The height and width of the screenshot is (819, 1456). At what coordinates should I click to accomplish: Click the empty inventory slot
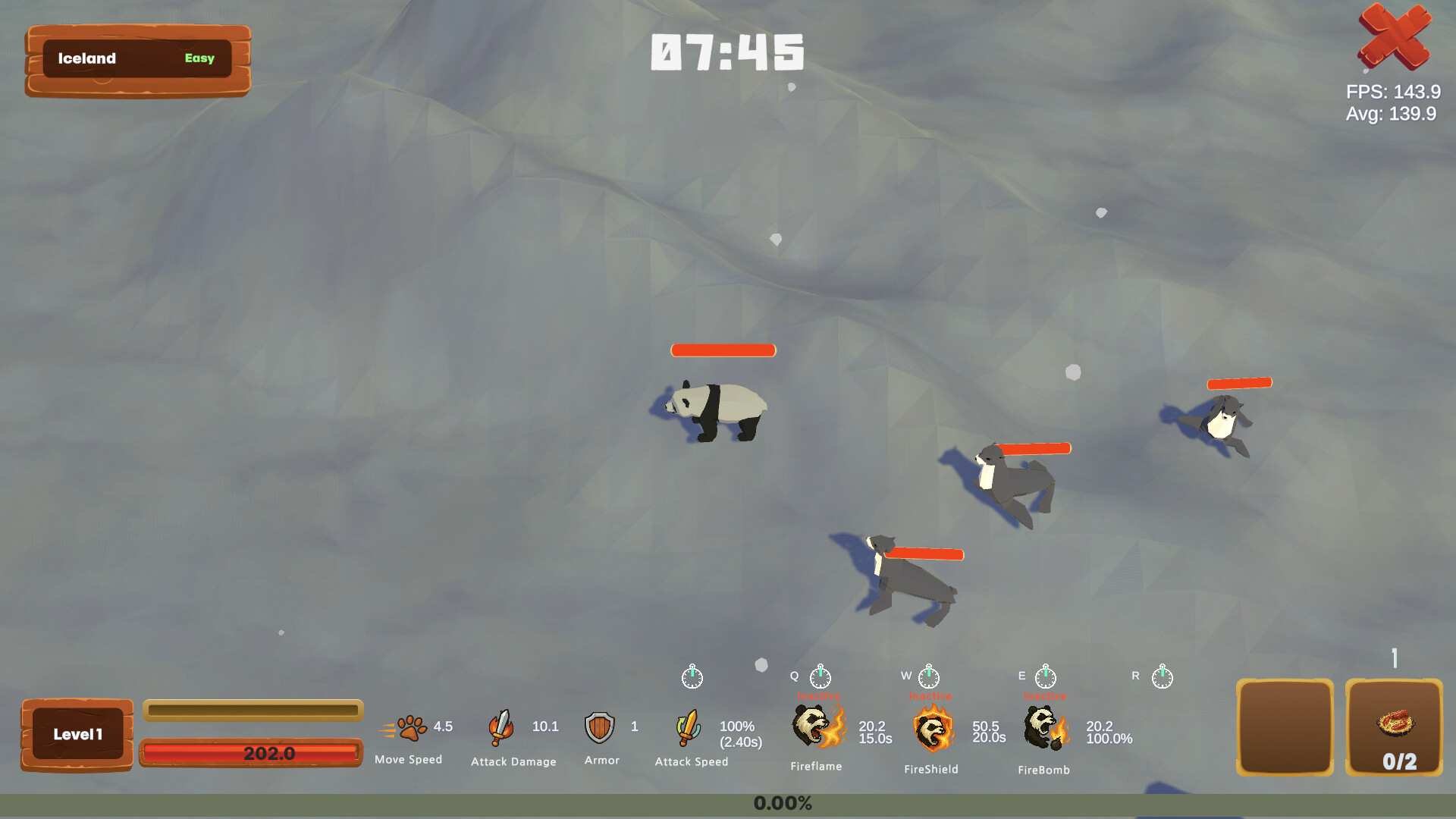[1284, 726]
